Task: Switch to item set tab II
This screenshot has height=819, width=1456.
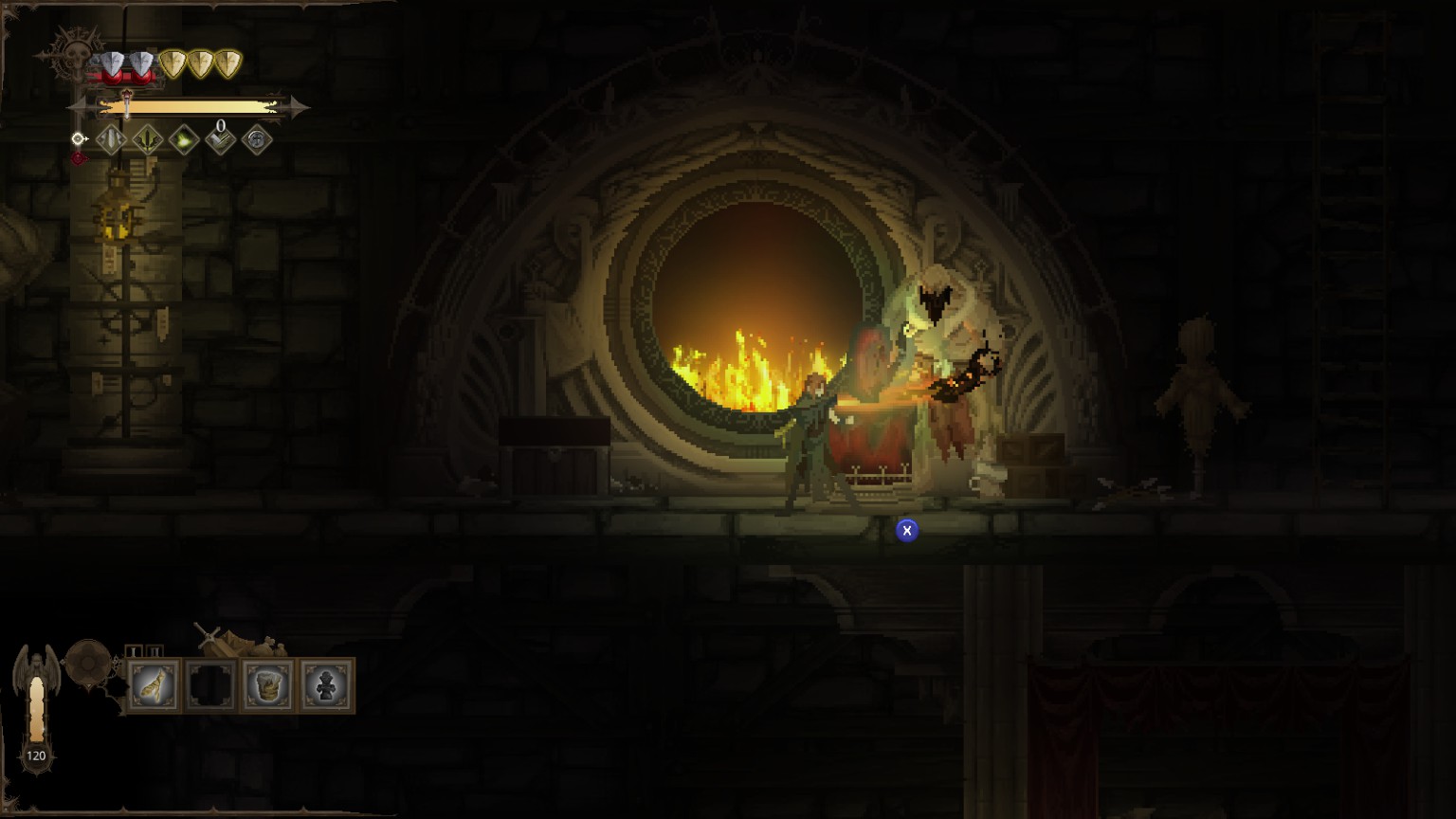Action: coord(155,651)
